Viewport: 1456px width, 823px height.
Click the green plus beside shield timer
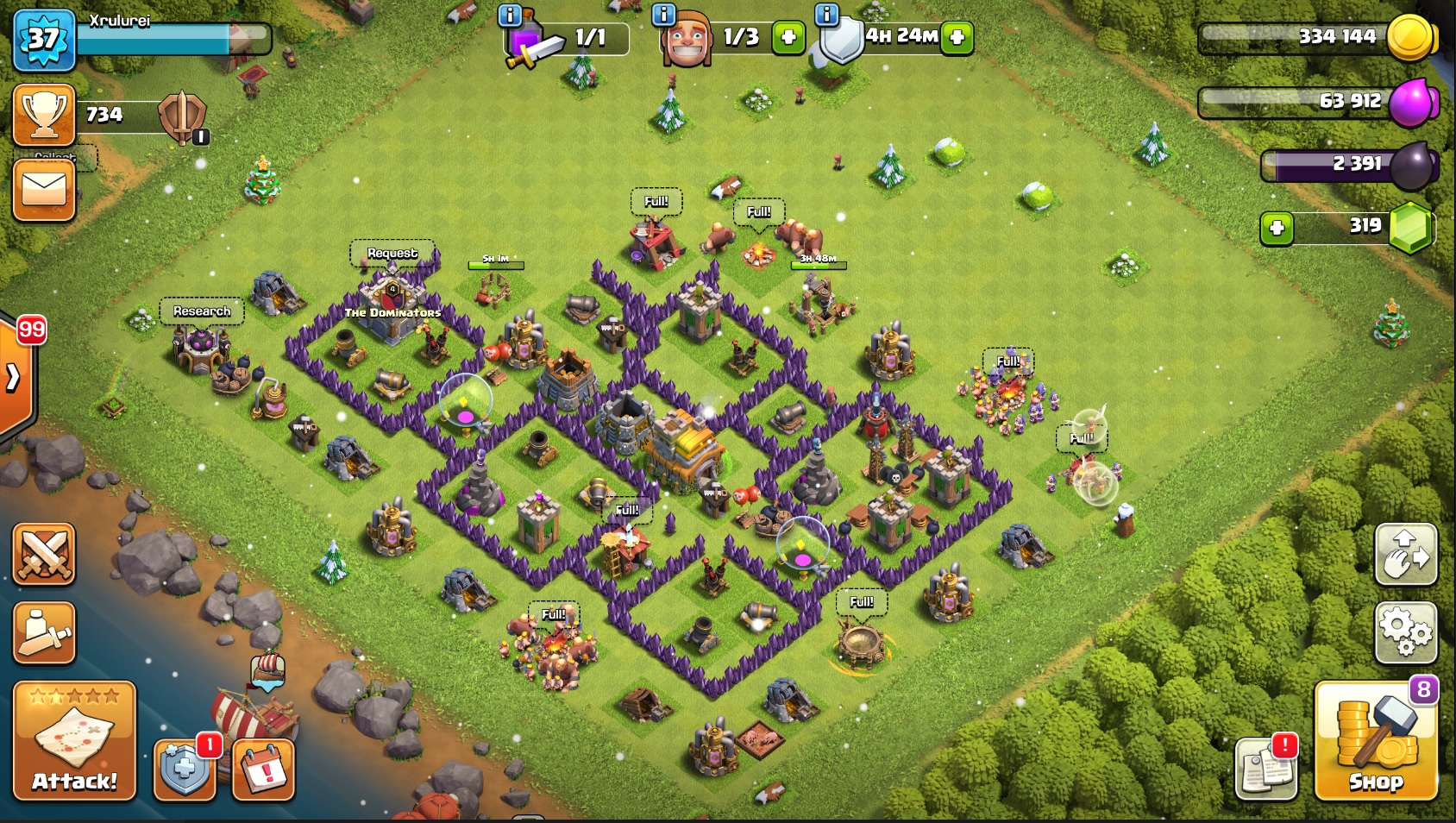957,37
